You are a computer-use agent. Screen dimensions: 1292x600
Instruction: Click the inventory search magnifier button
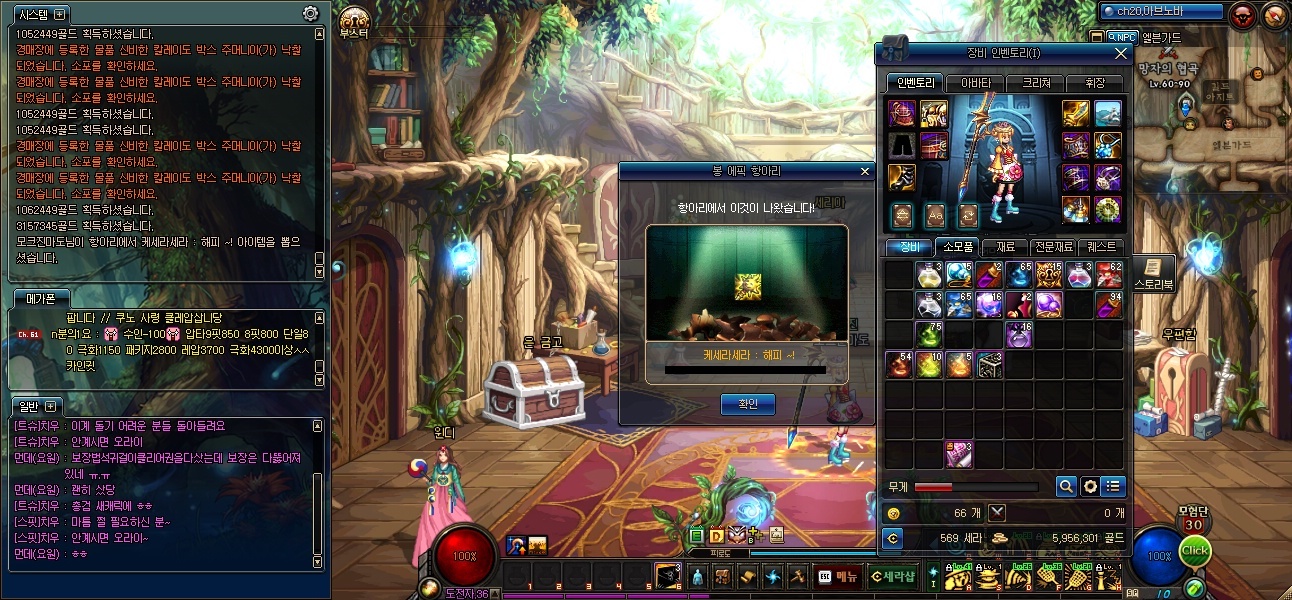1066,486
